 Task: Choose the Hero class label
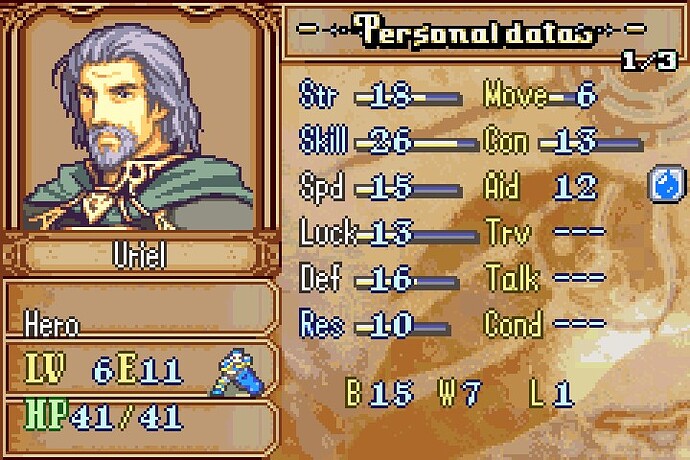(52, 325)
